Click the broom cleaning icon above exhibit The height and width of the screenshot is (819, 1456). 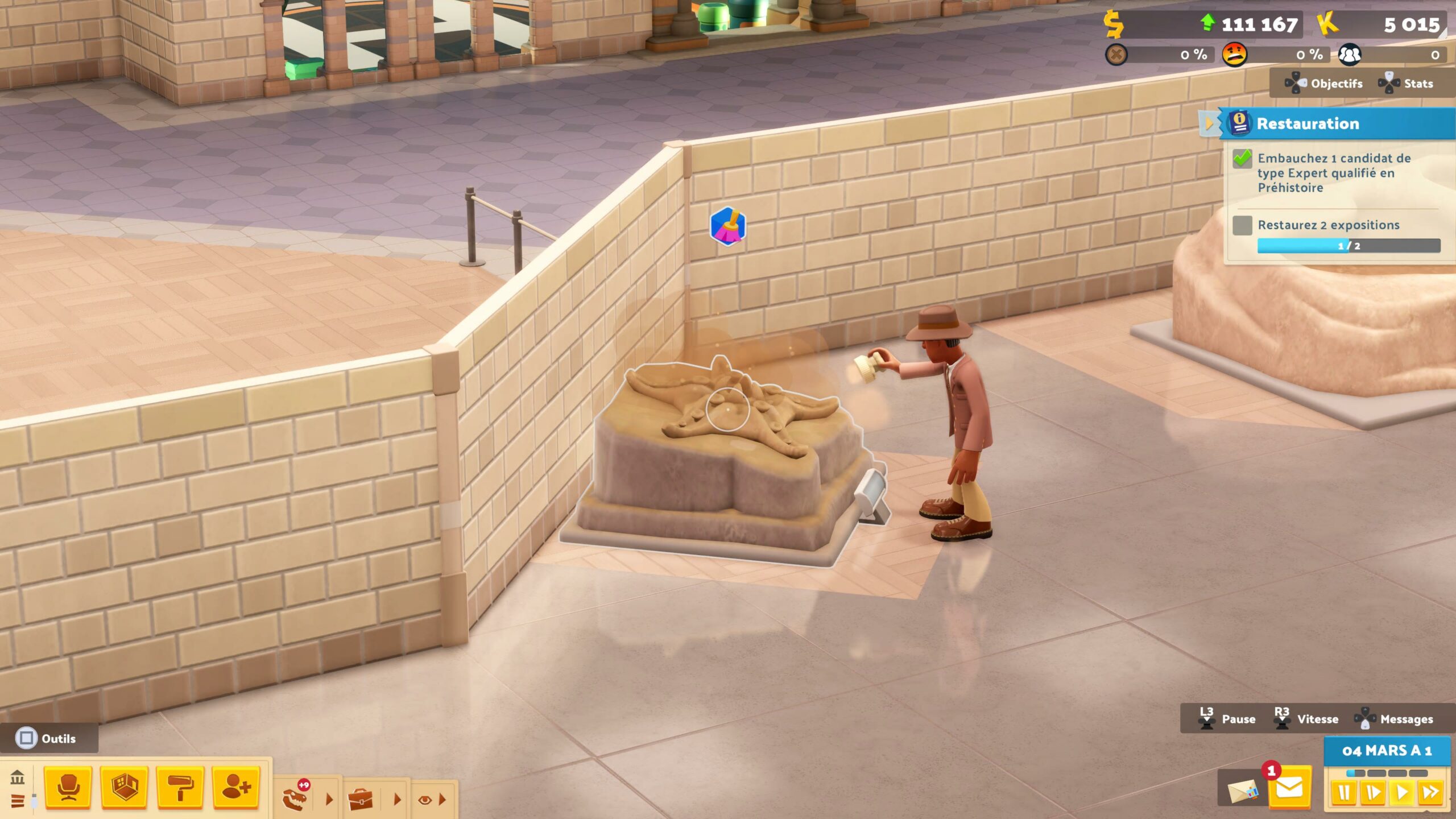727,226
